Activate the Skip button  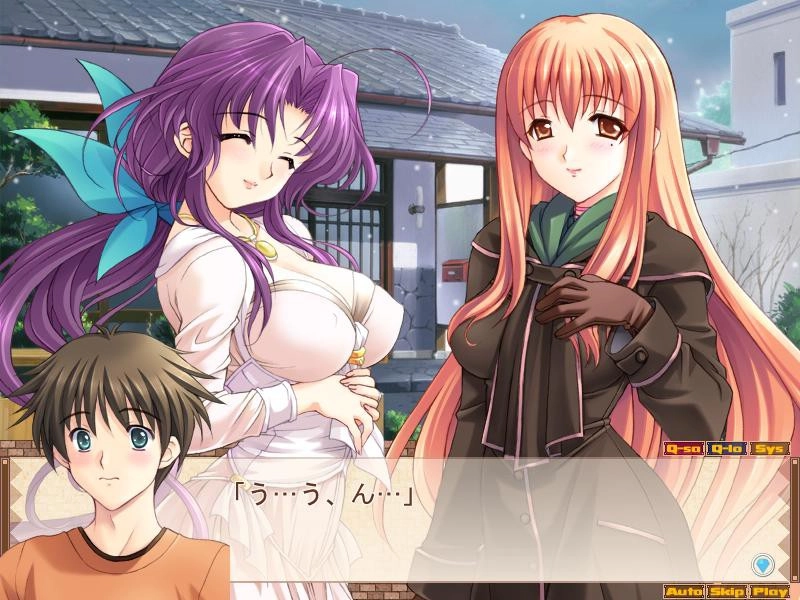(727, 591)
